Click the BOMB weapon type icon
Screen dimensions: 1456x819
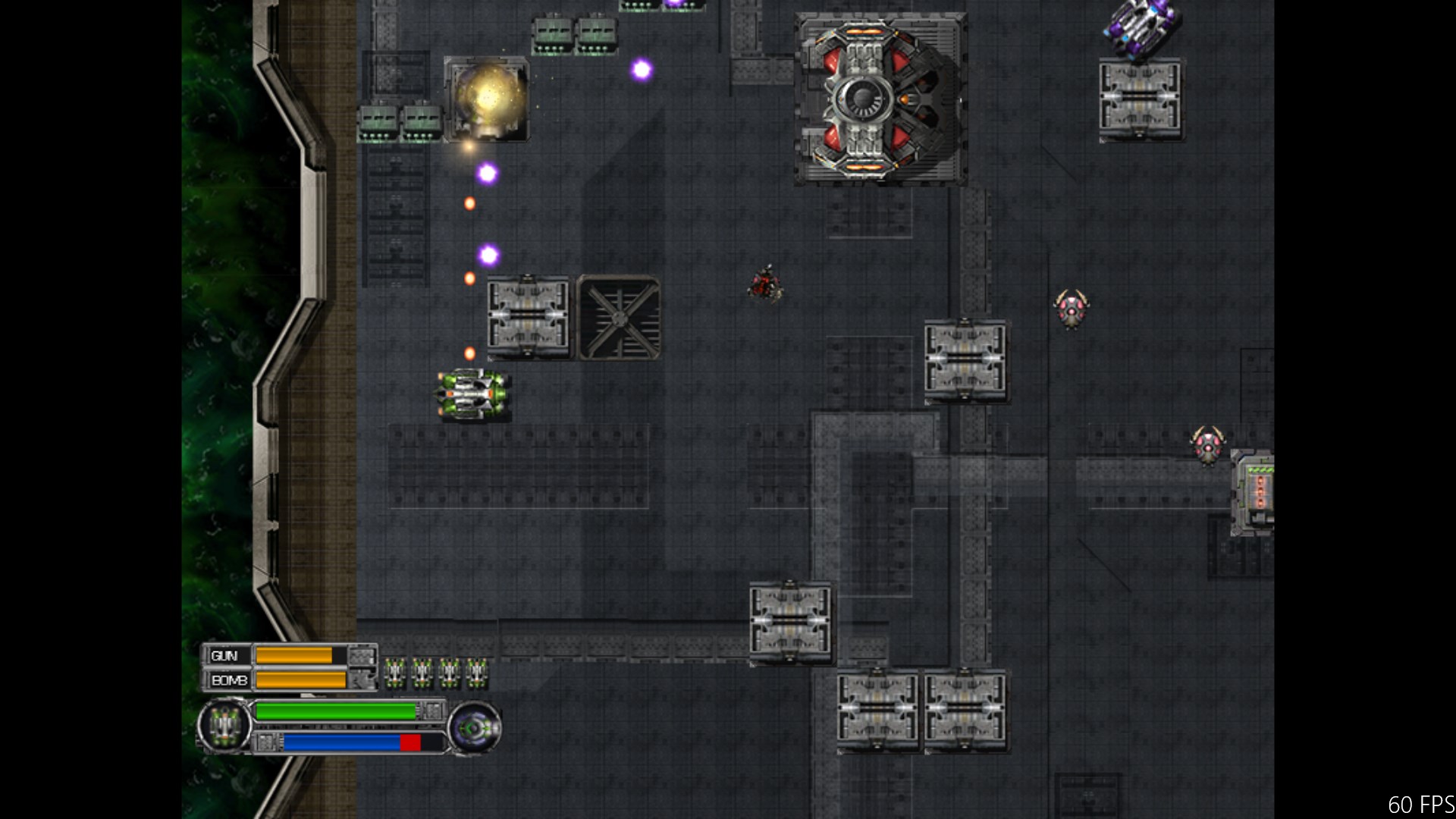362,680
